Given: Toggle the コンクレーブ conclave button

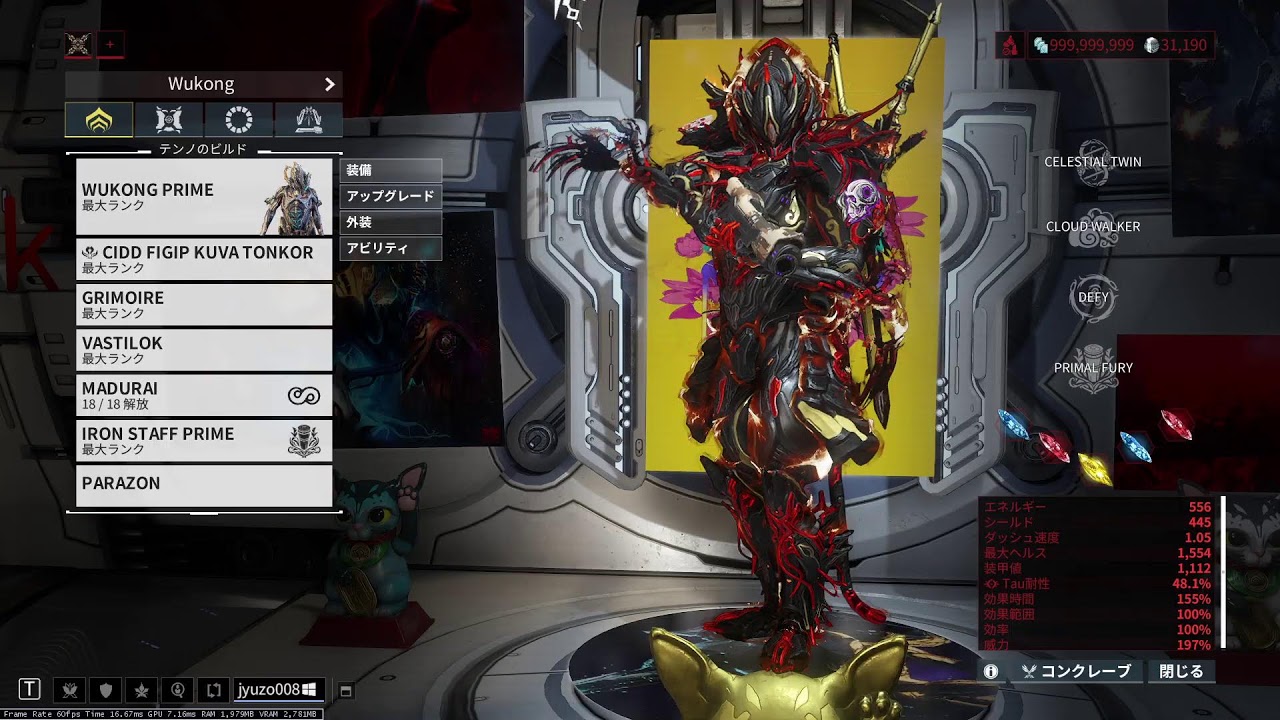Looking at the screenshot, I should point(1076,671).
